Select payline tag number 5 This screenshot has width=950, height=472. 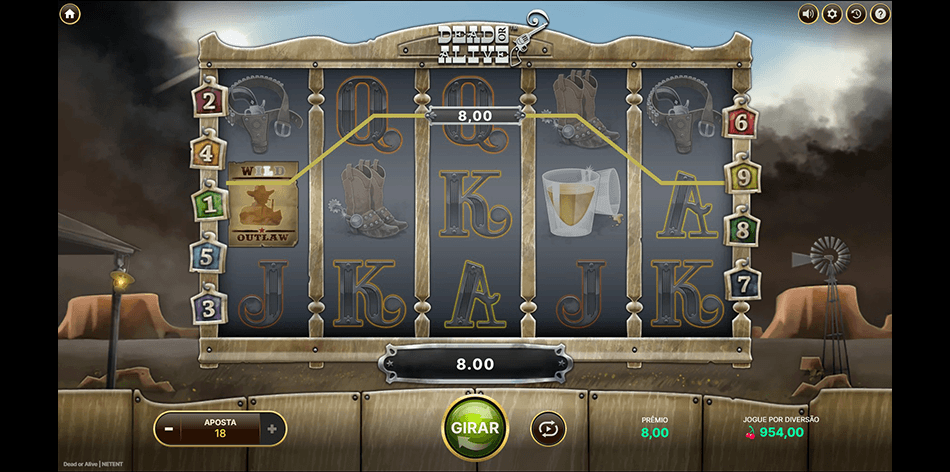[207, 257]
